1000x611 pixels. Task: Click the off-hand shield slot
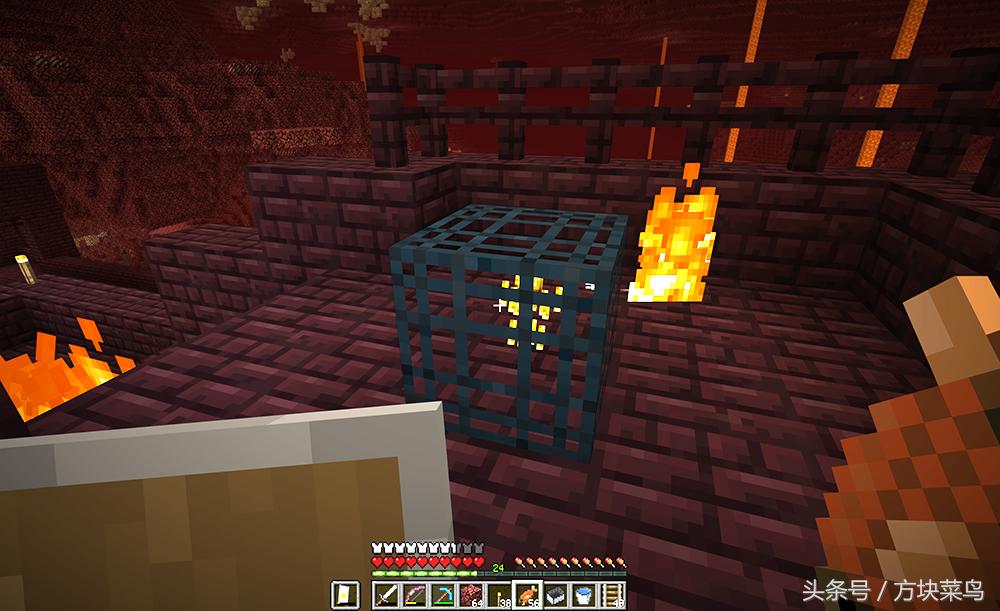point(344,596)
